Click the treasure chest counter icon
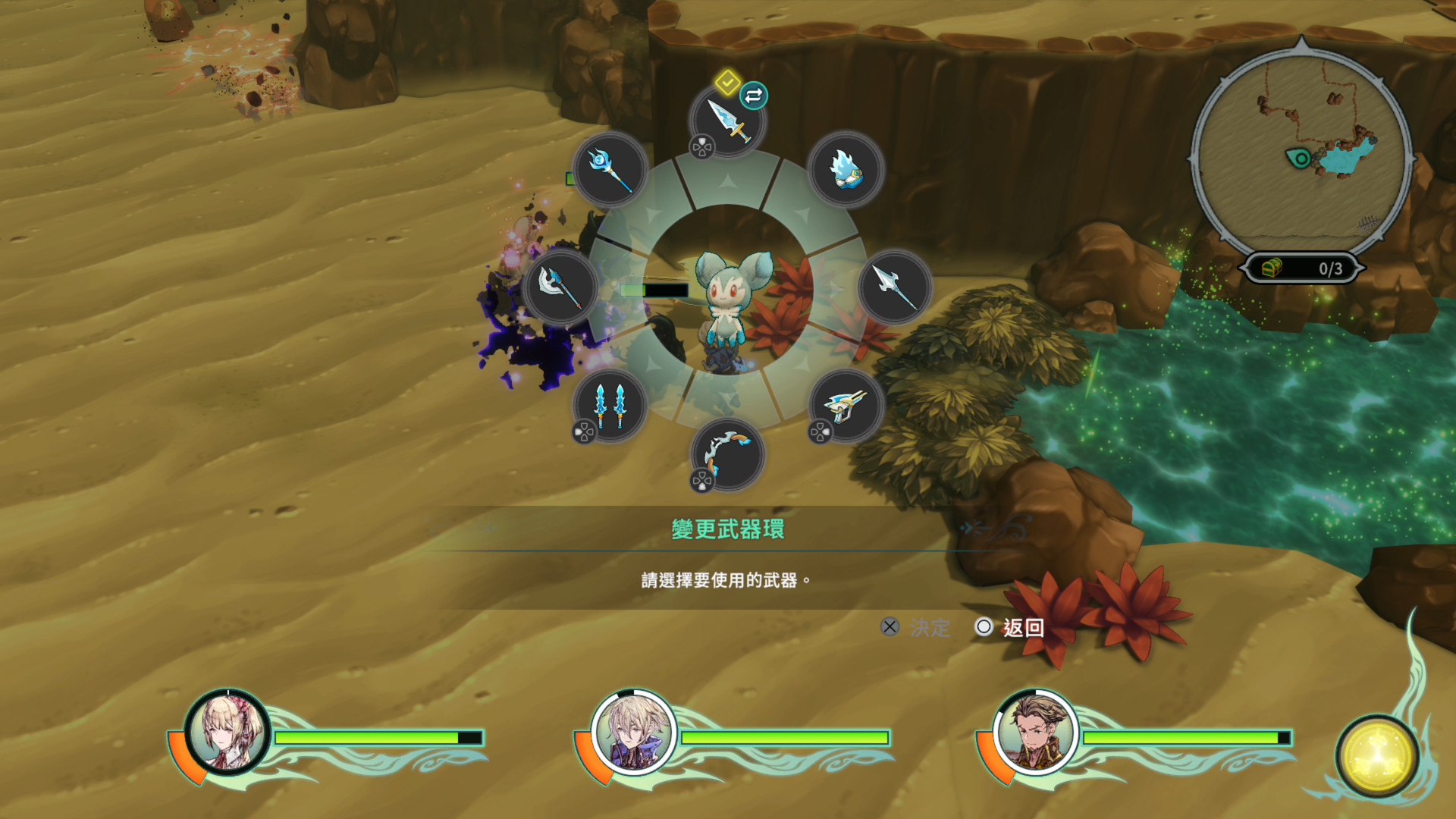This screenshot has height=819, width=1456. [x=1272, y=268]
